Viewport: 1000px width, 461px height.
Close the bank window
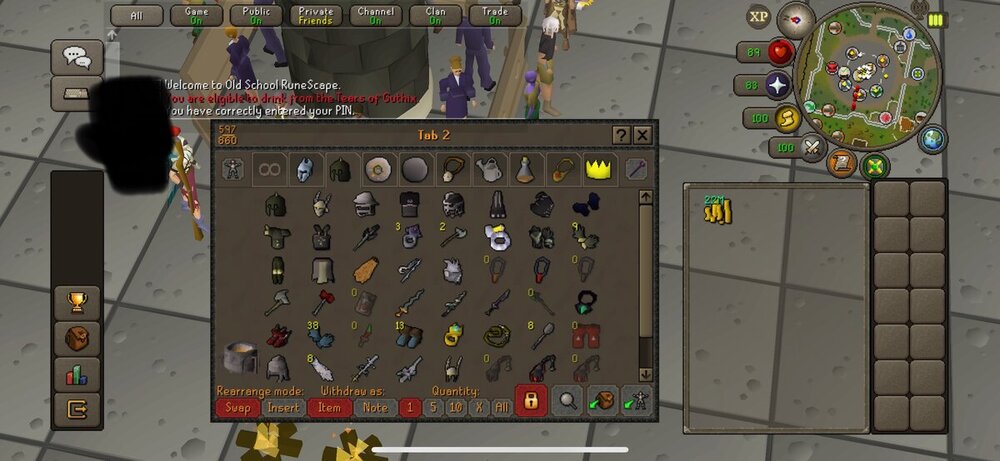click(x=643, y=135)
